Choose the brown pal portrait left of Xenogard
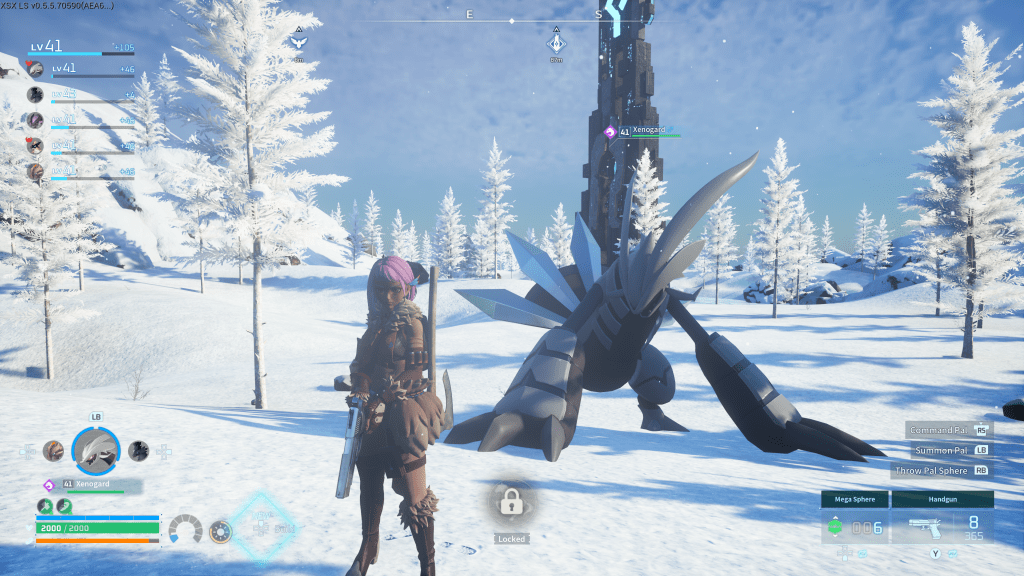Image resolution: width=1024 pixels, height=576 pixels. [x=53, y=450]
